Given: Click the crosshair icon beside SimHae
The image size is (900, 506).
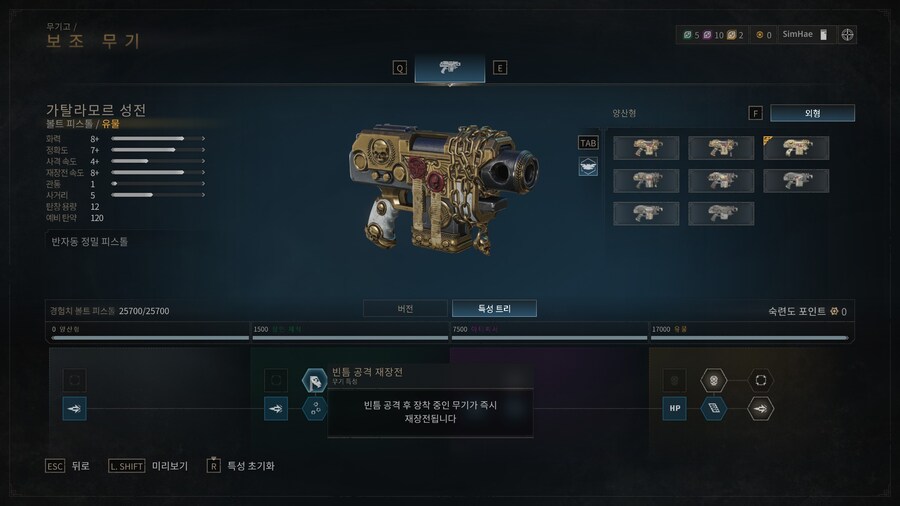Looking at the screenshot, I should coord(847,34).
